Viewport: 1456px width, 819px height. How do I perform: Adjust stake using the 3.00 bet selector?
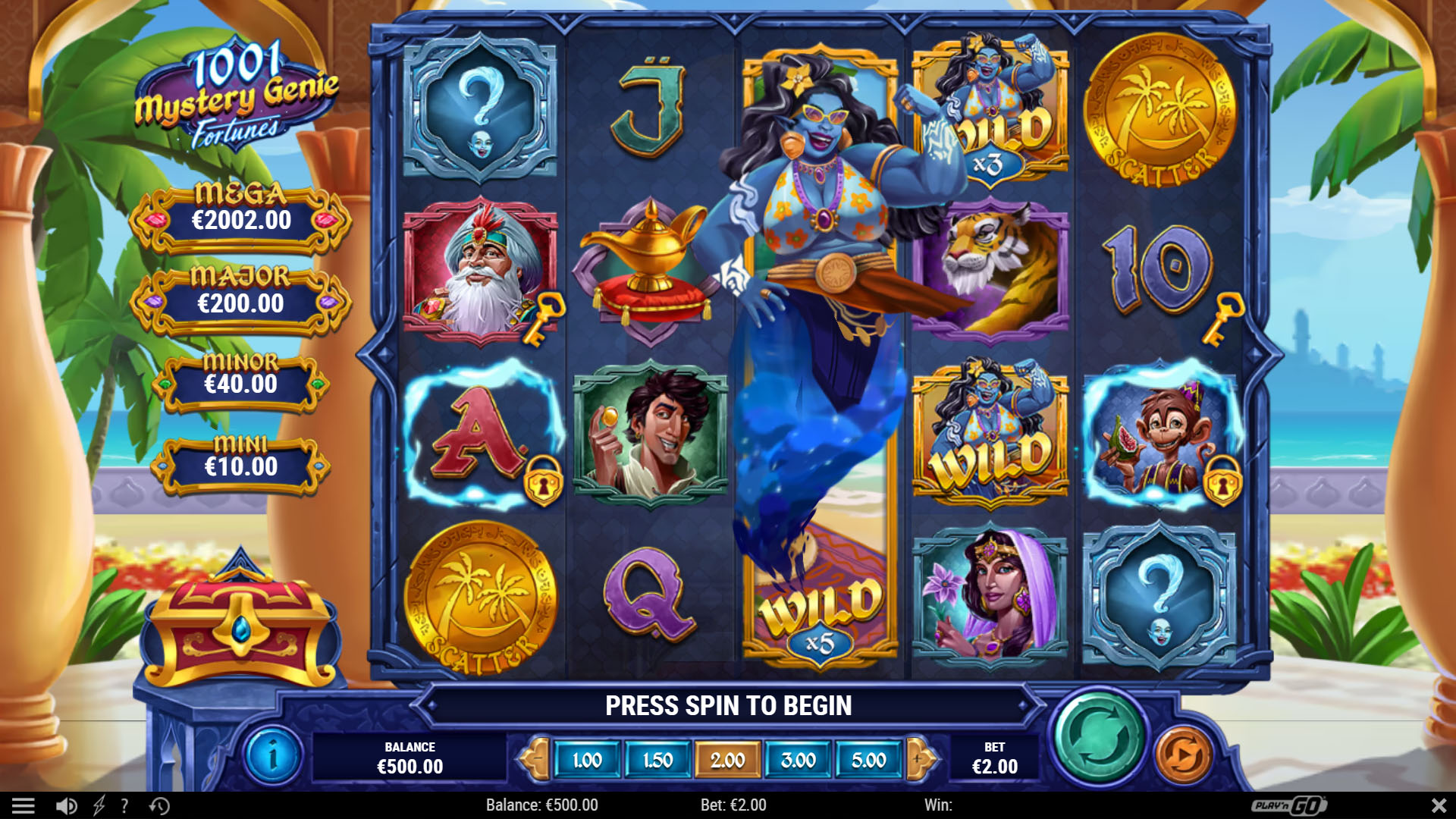tap(799, 758)
